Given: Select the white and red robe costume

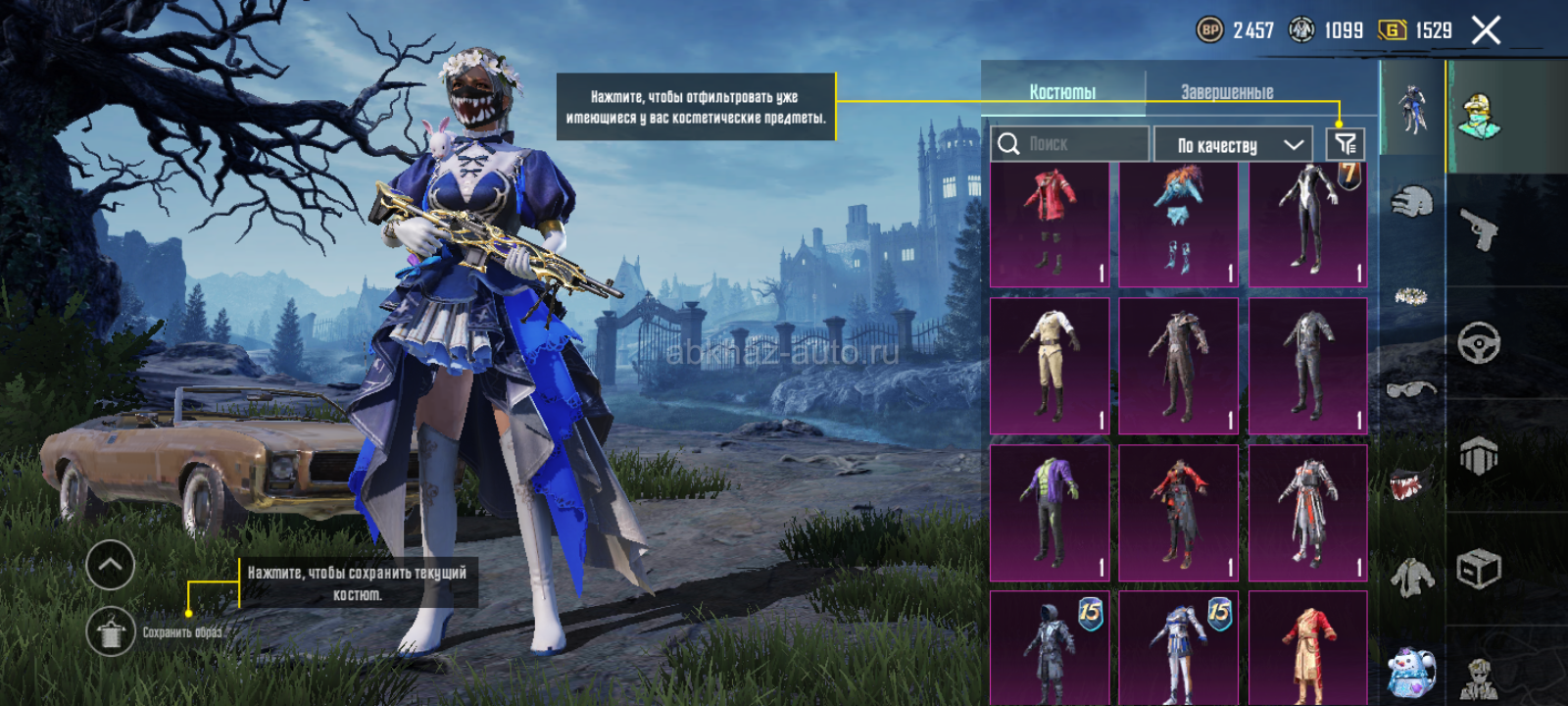Looking at the screenshot, I should pyautogui.click(x=1308, y=513).
